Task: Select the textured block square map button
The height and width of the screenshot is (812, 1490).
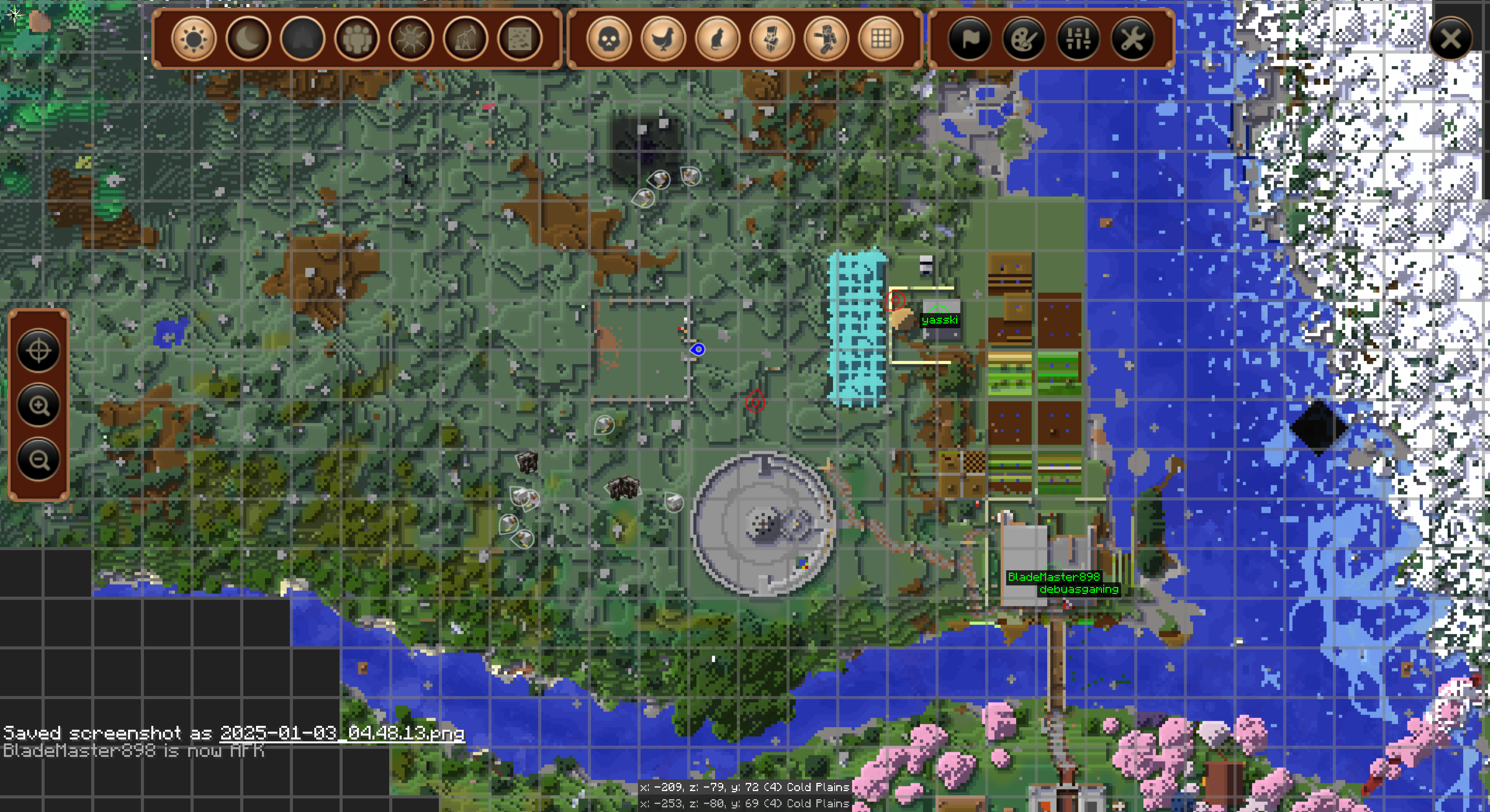Action: point(520,39)
